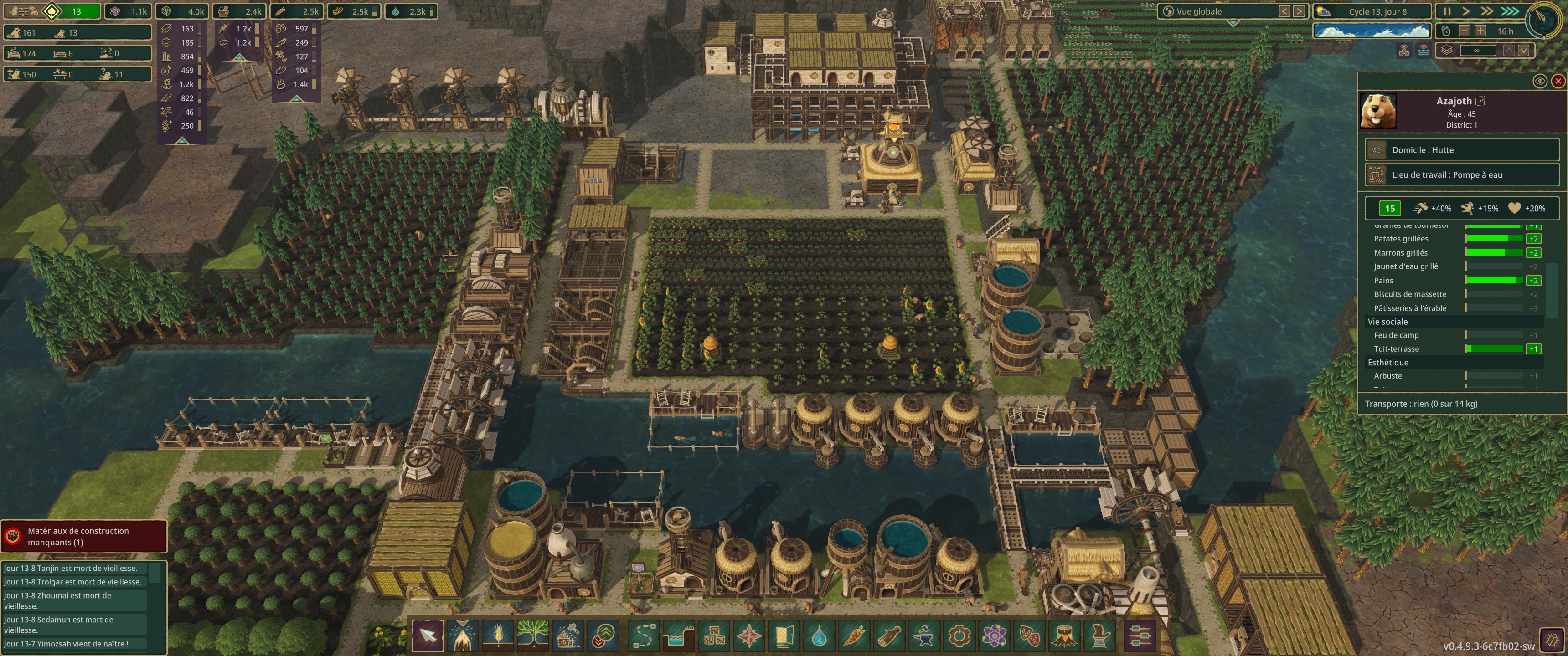The image size is (1568, 656).
Task: Pause the game simulation
Action: (1448, 11)
